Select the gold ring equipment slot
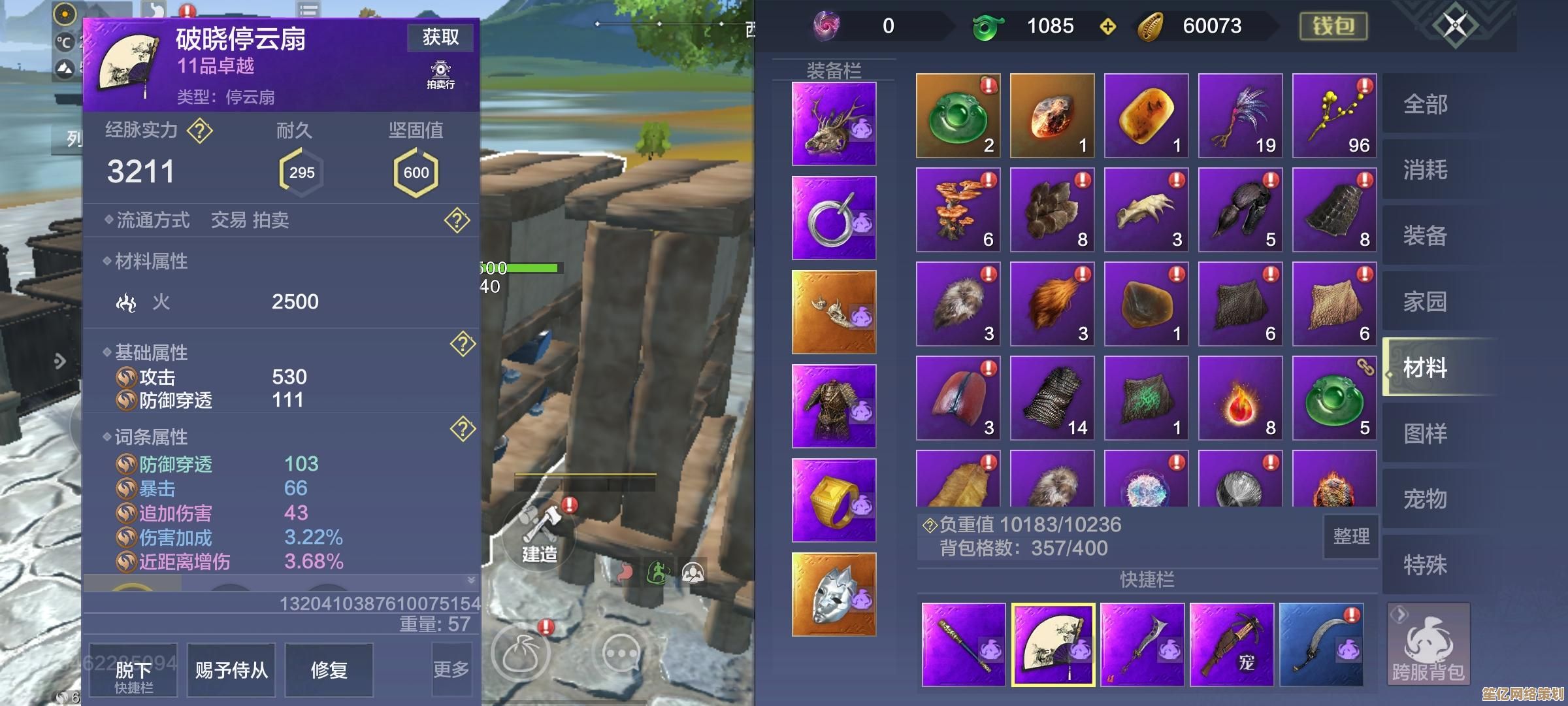 point(834,500)
